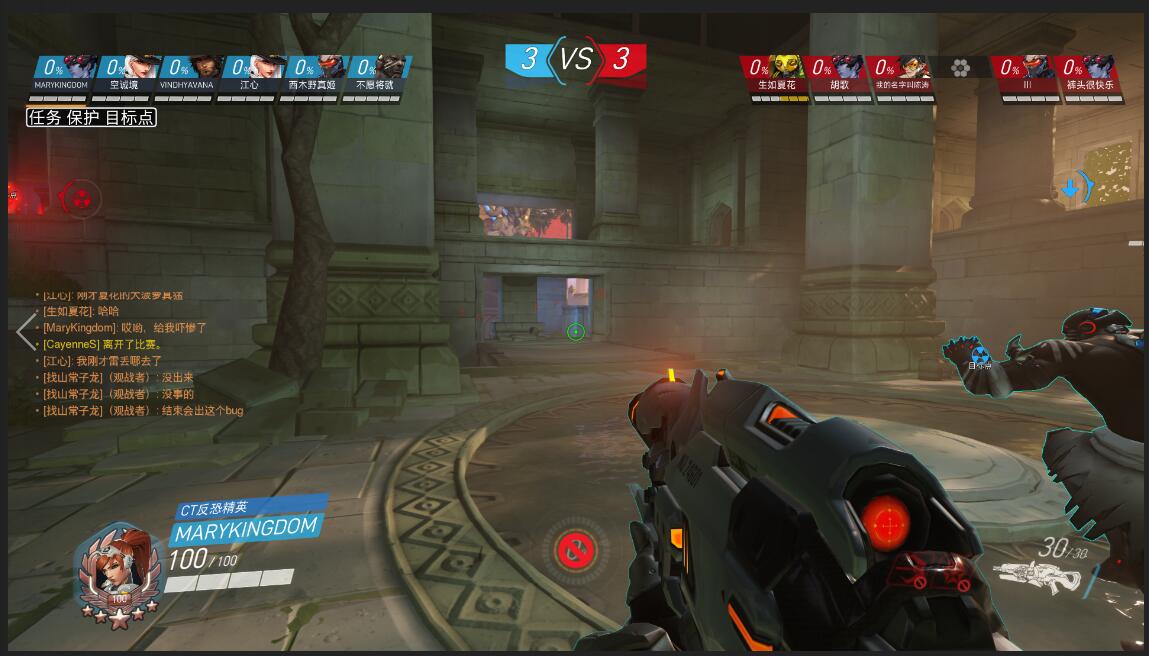Spectate VINDHYAVANA from the blue team roster
This screenshot has height=656, width=1149.
click(188, 74)
